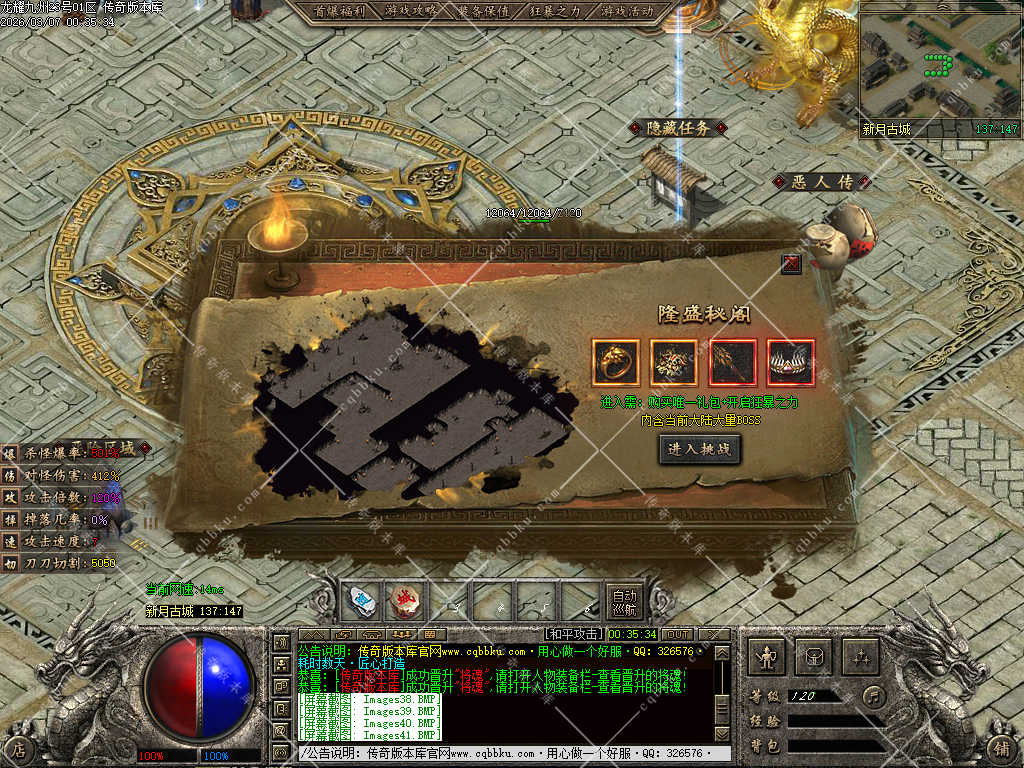This screenshot has height=768, width=1024.
Task: Inspect the gold ring reward icon
Action: tap(615, 363)
